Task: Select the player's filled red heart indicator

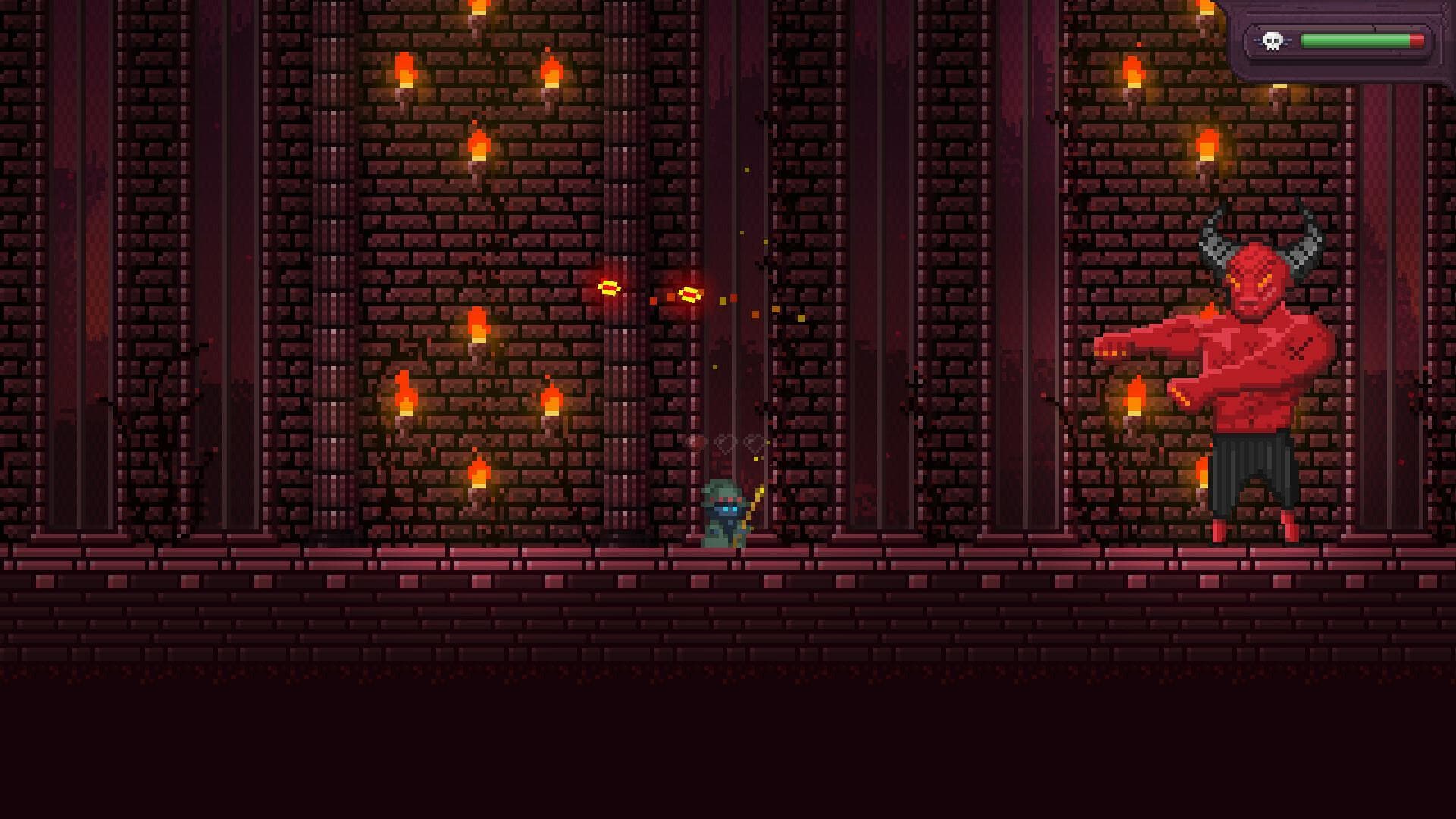Action: coord(695,442)
